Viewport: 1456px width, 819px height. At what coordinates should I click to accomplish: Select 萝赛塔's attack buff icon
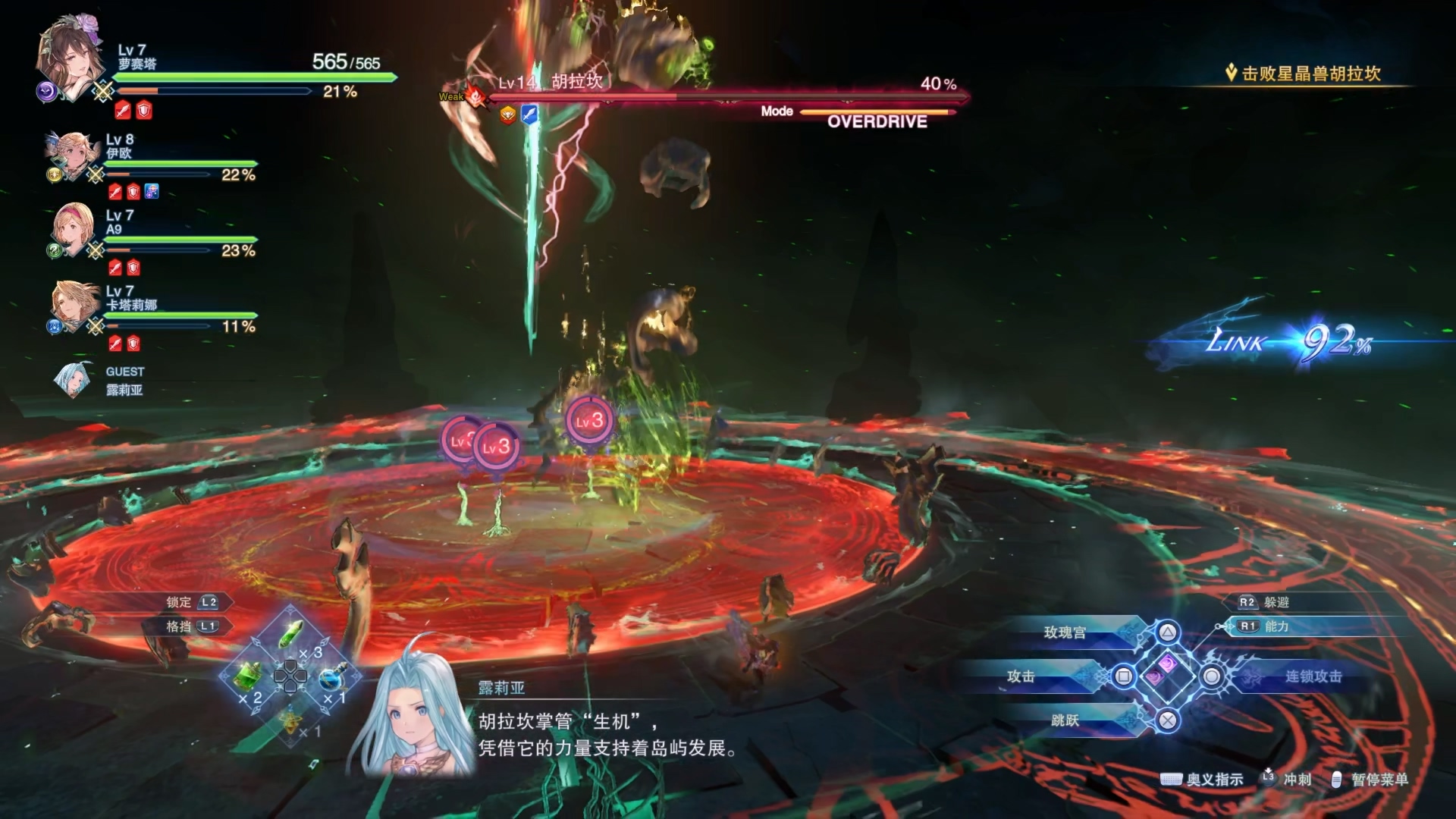click(x=123, y=109)
